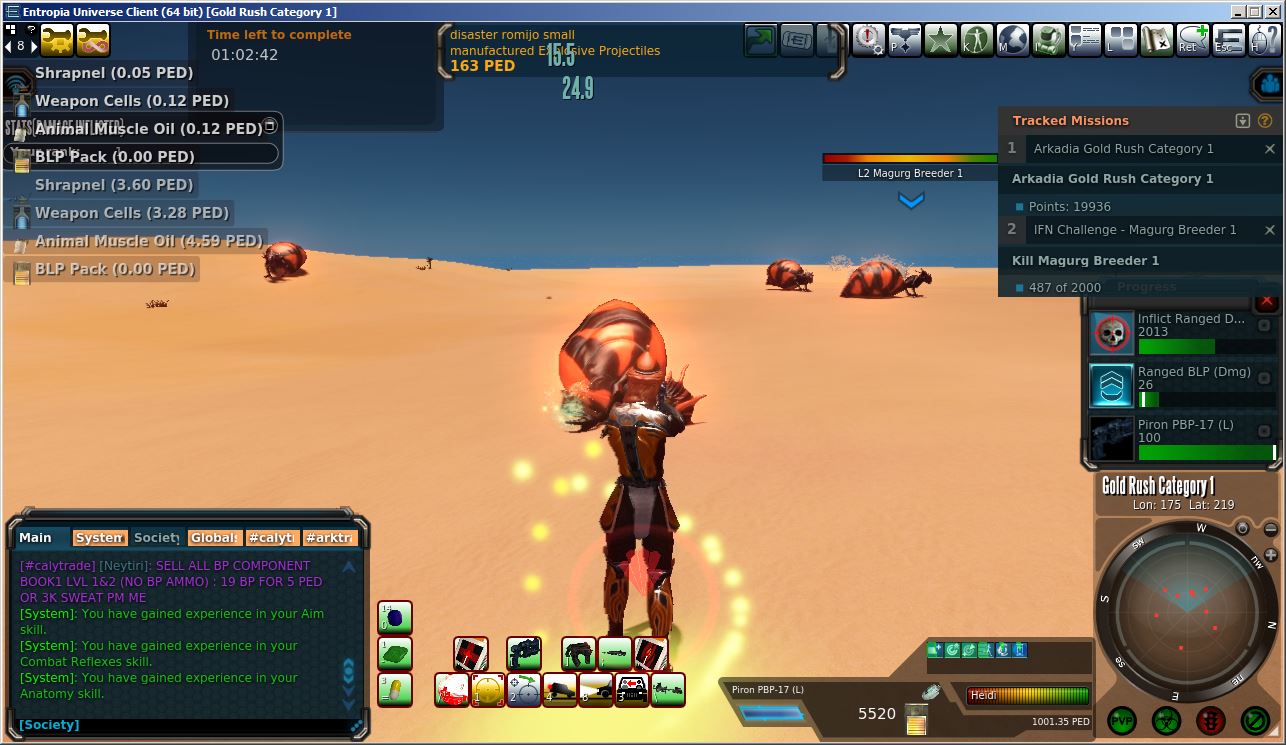Remove IFN Challenge Magurg Breeder mission tracker
This screenshot has width=1286, height=745.
(x=1270, y=230)
